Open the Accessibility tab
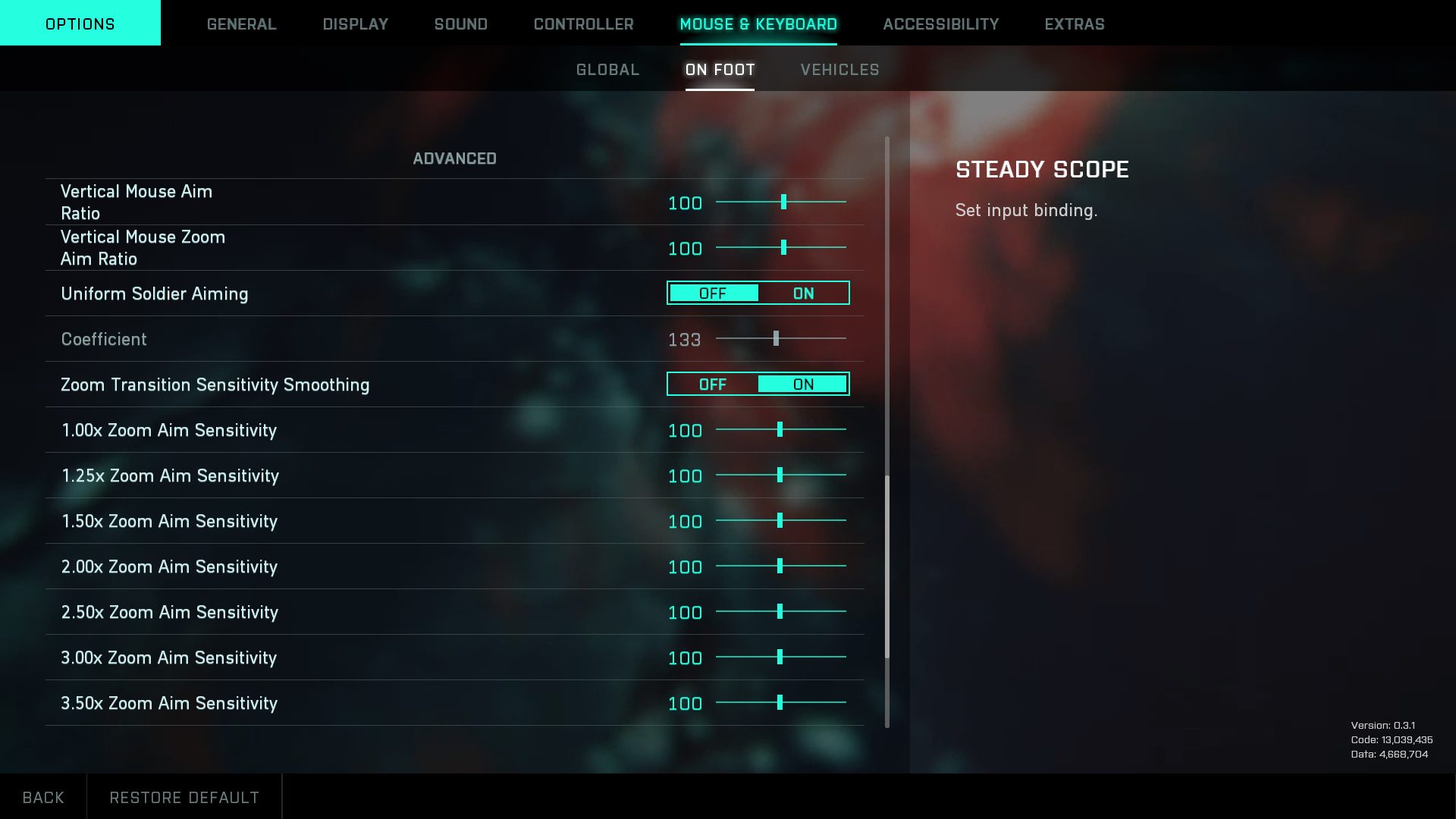This screenshot has width=1456, height=819. point(940,24)
